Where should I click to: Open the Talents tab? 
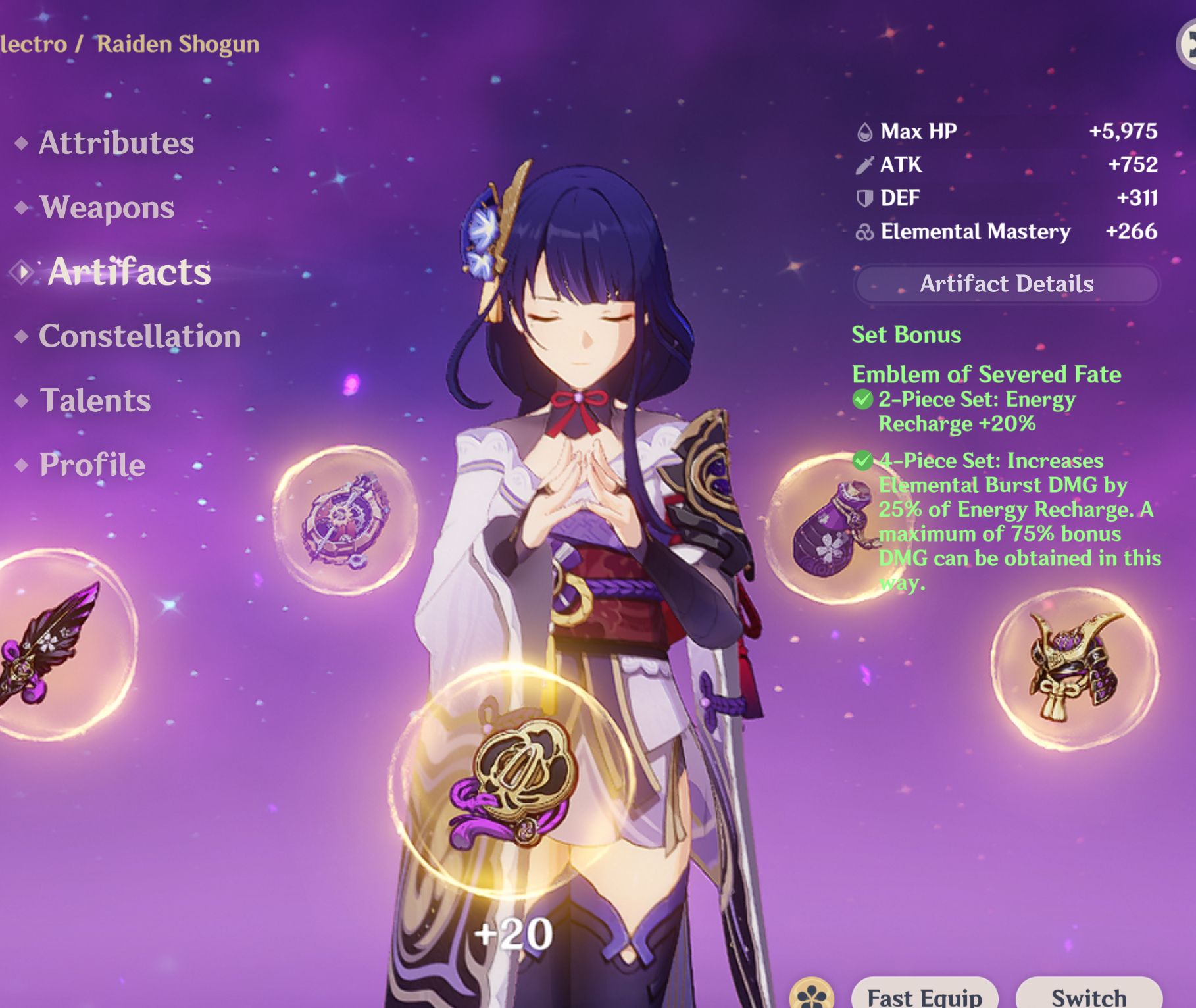coord(95,400)
